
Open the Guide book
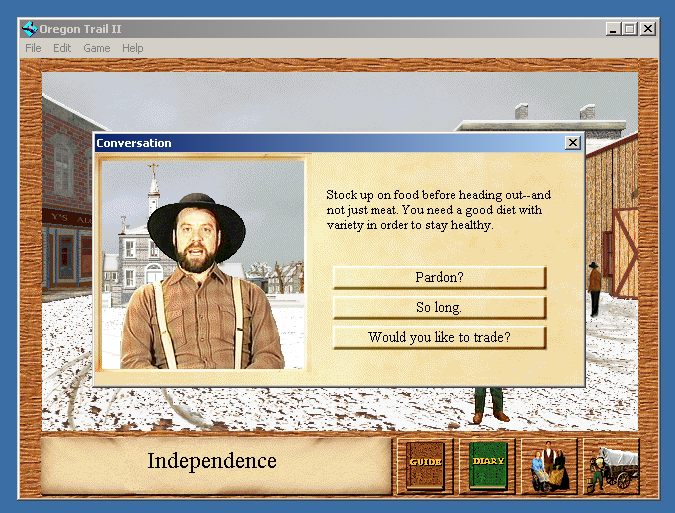point(425,465)
